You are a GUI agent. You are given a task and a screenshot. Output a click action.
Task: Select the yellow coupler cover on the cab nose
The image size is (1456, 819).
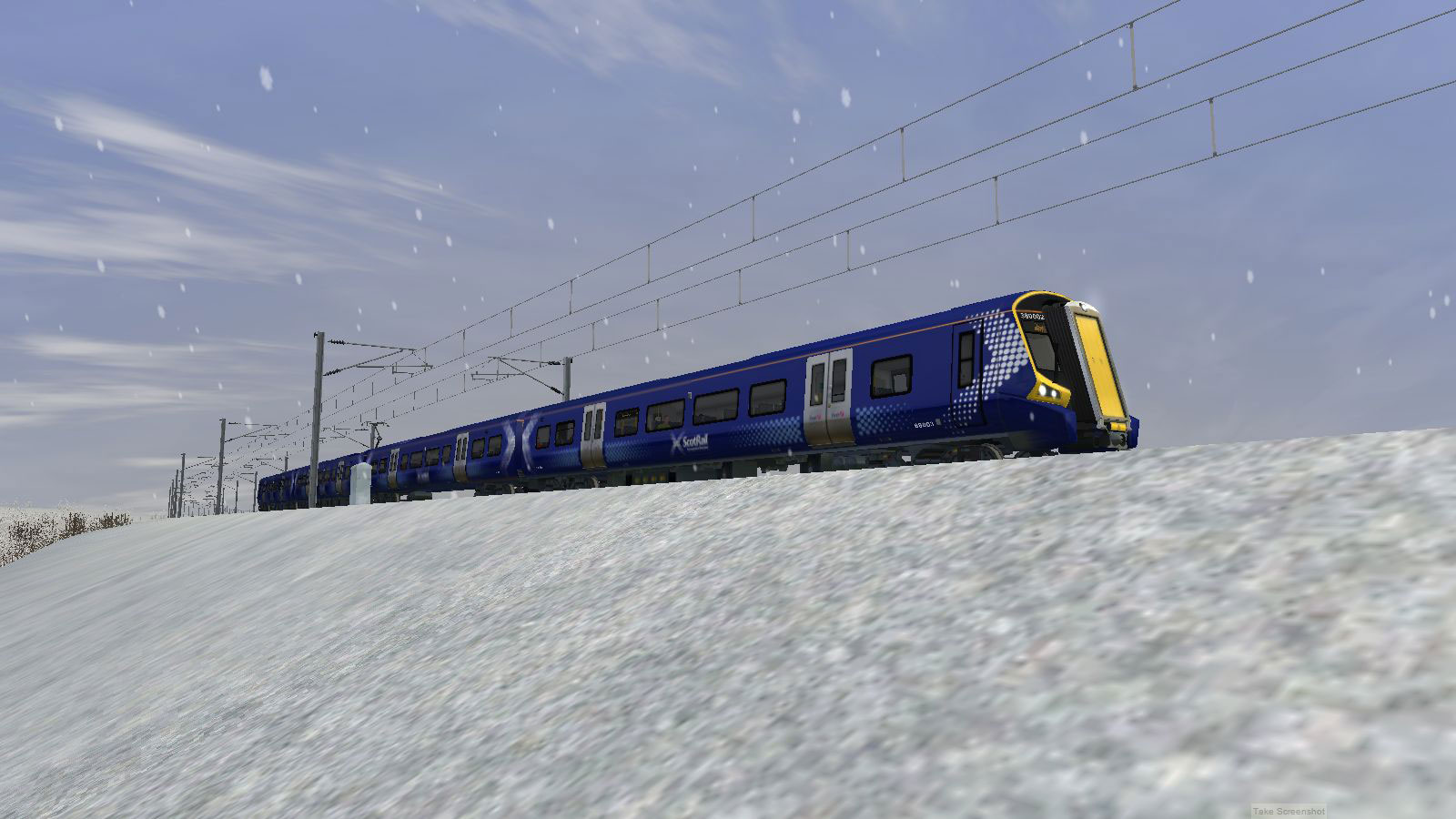point(1117,426)
